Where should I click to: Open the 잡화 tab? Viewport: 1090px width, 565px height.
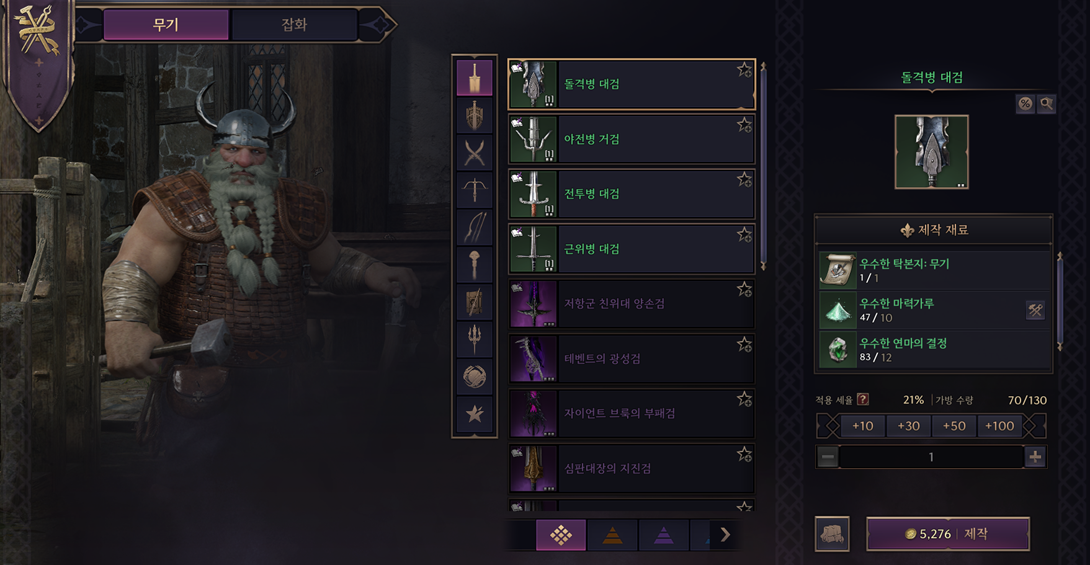[294, 25]
